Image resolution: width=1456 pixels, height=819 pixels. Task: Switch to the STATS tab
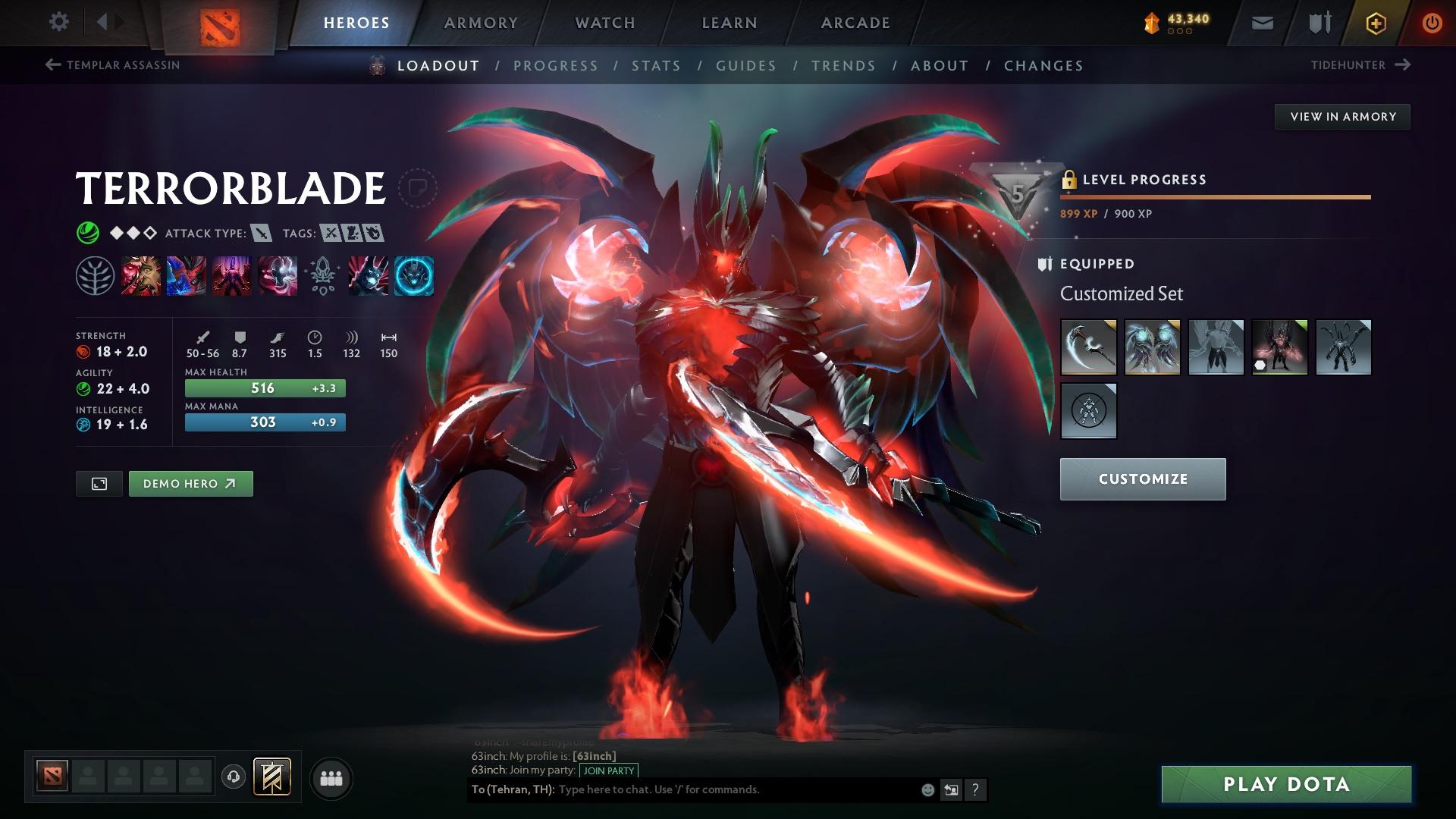coord(657,66)
